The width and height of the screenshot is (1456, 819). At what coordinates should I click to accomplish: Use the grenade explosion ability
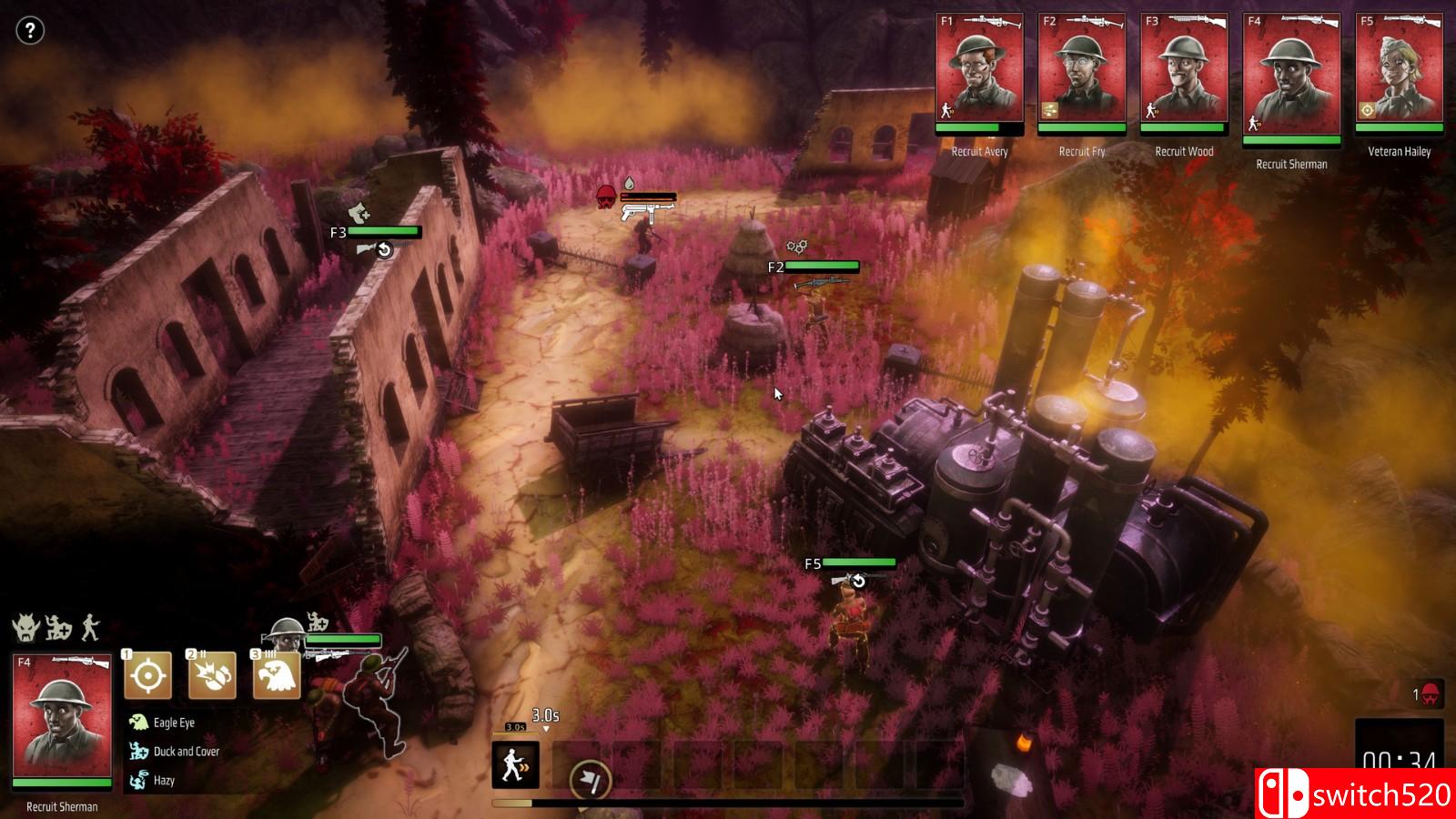[211, 676]
